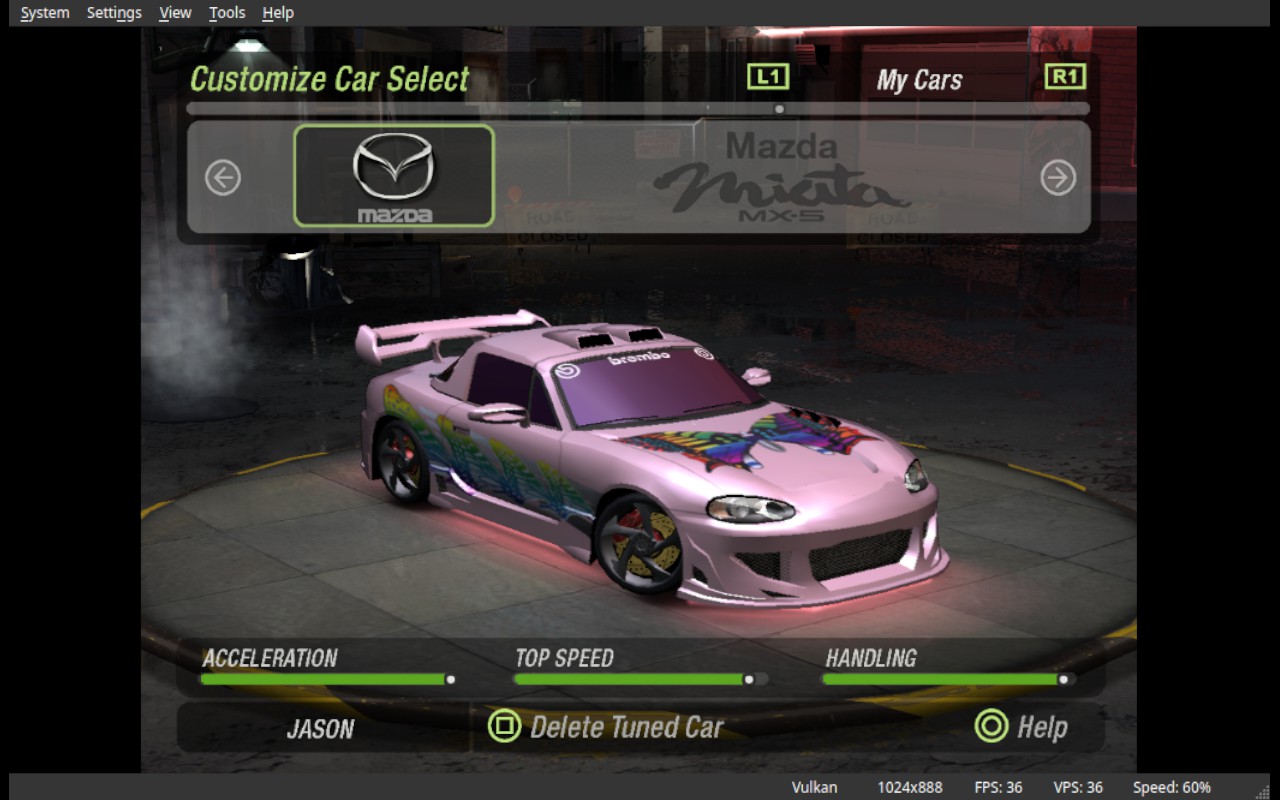Image resolution: width=1280 pixels, height=800 pixels.
Task: Choose the Customize Car Select heading tab
Action: pos(329,79)
